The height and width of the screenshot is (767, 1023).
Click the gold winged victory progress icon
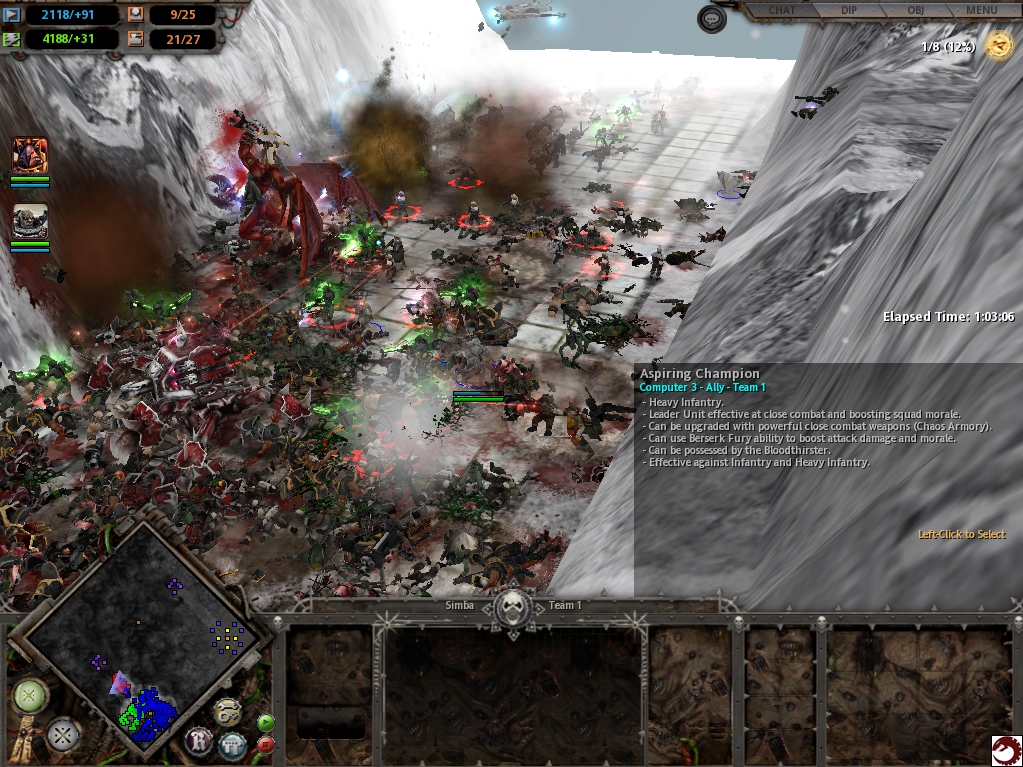tap(998, 46)
